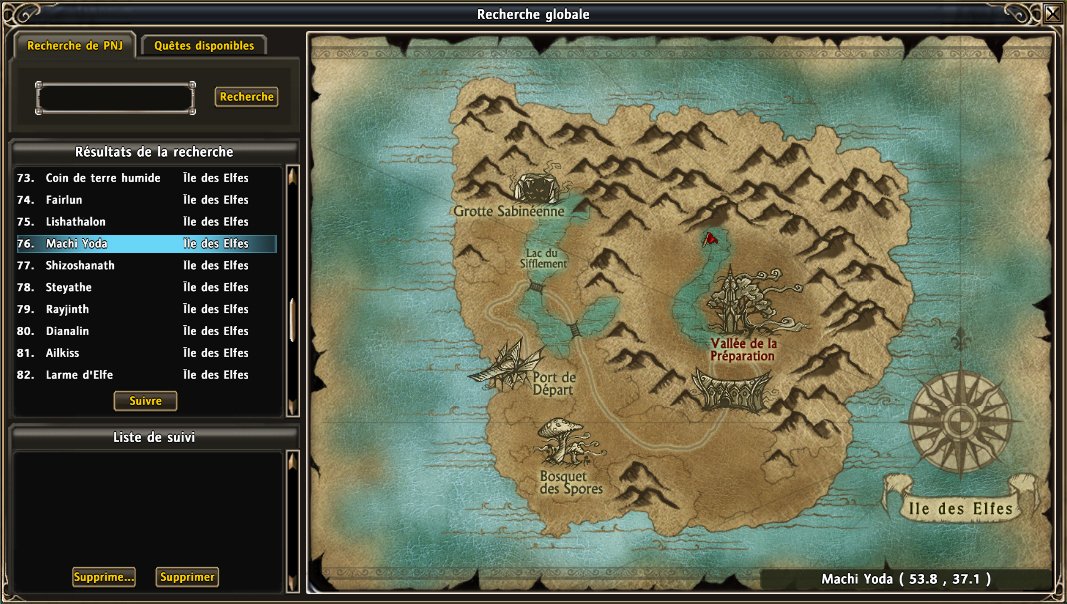Viewport: 1067px width, 604px height.
Task: Choose the Steyathe result row
Action: 69,288
